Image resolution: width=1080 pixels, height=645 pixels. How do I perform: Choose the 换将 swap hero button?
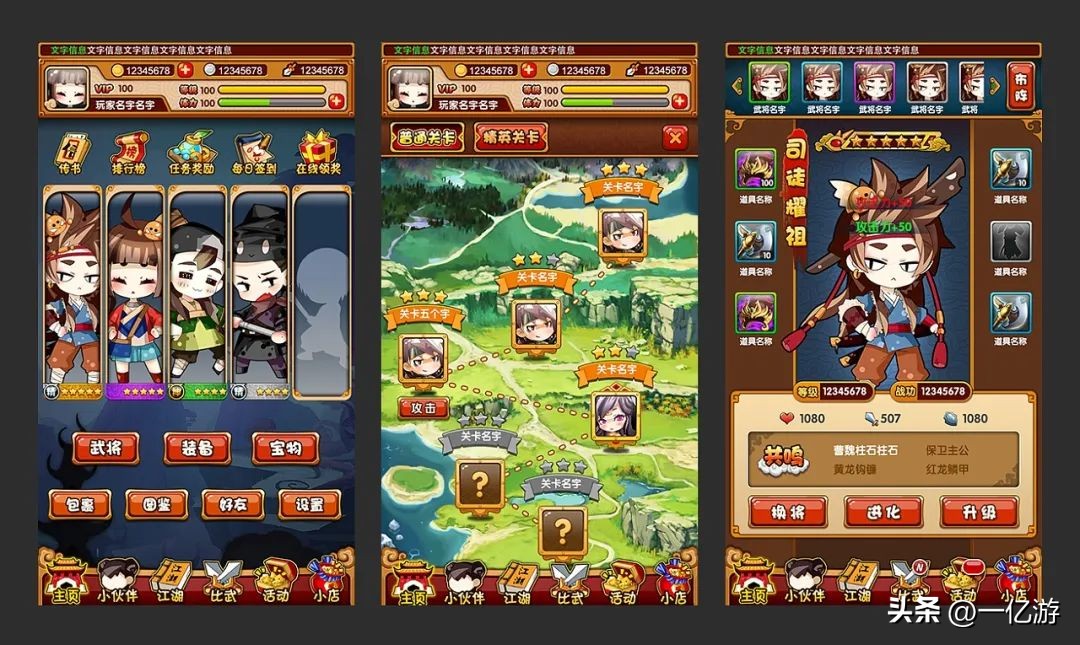coord(787,512)
